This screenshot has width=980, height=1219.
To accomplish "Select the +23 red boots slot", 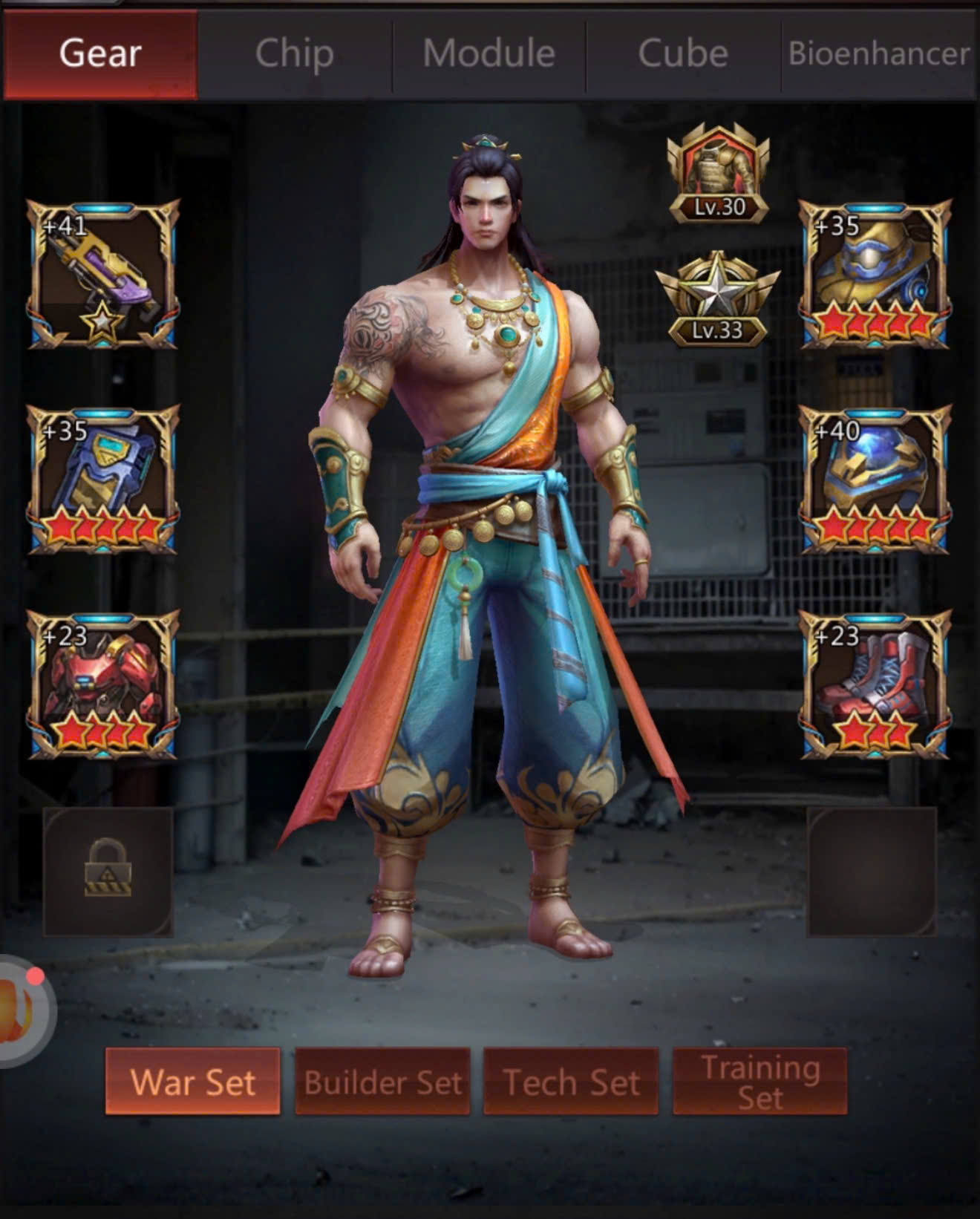I will coord(875,684).
